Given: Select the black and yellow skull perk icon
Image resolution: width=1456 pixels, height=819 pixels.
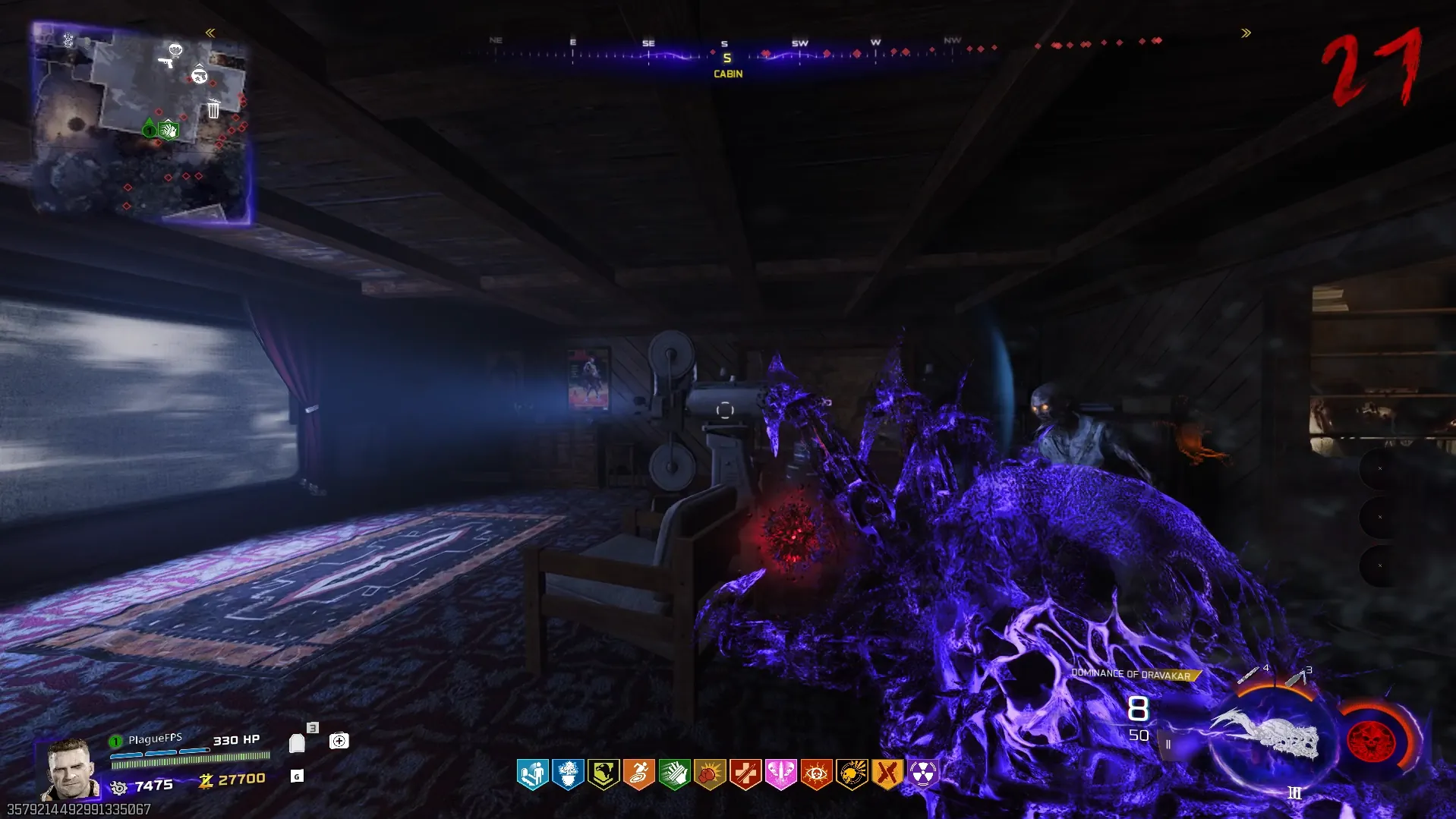Looking at the screenshot, I should [852, 774].
